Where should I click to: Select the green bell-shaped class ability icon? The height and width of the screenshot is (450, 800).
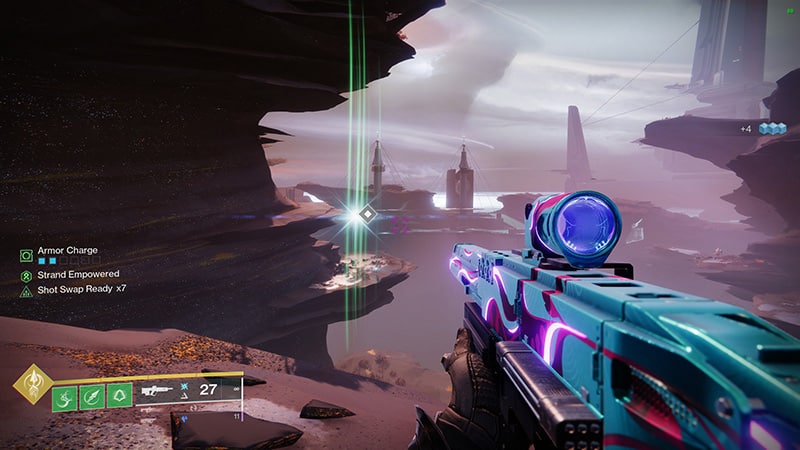click(119, 396)
